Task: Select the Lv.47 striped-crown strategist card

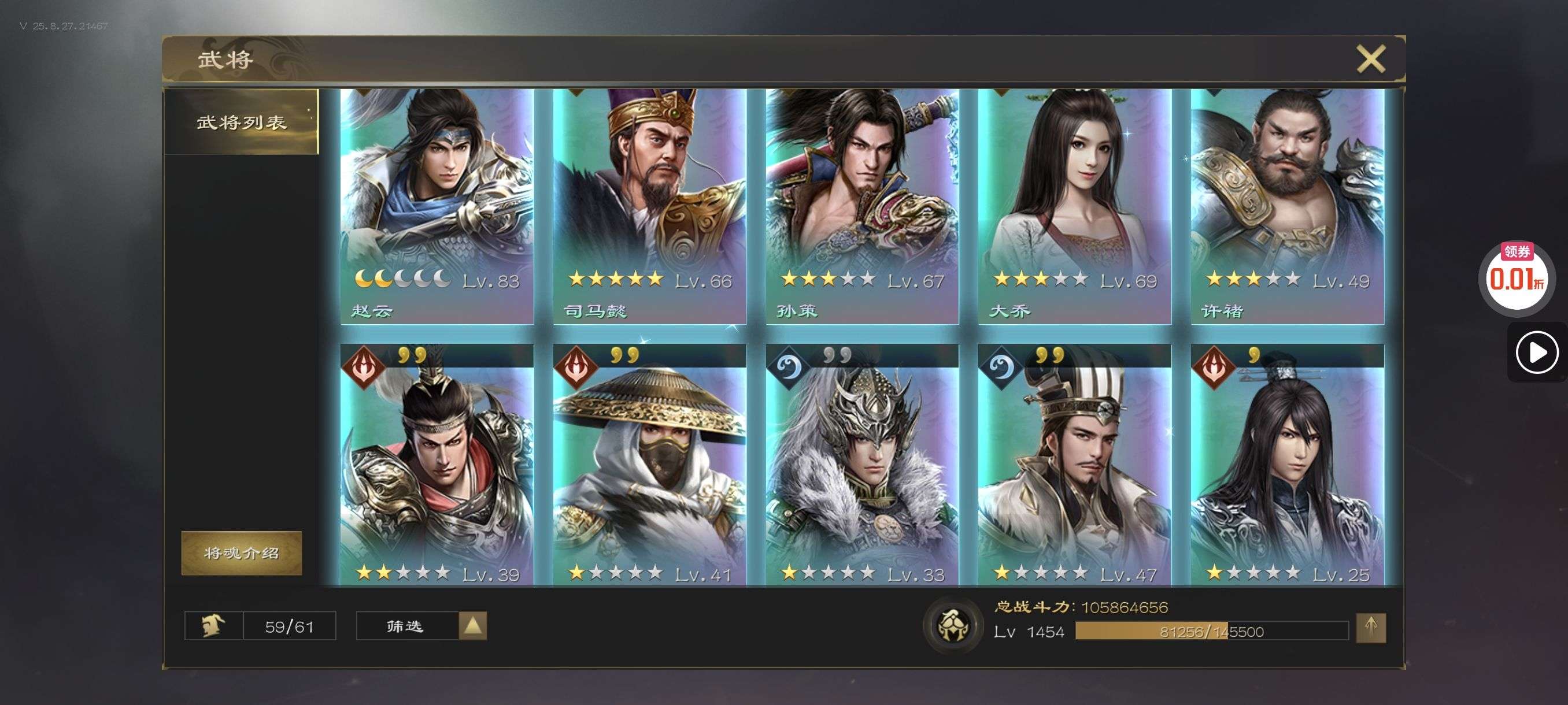Action: pos(1074,469)
